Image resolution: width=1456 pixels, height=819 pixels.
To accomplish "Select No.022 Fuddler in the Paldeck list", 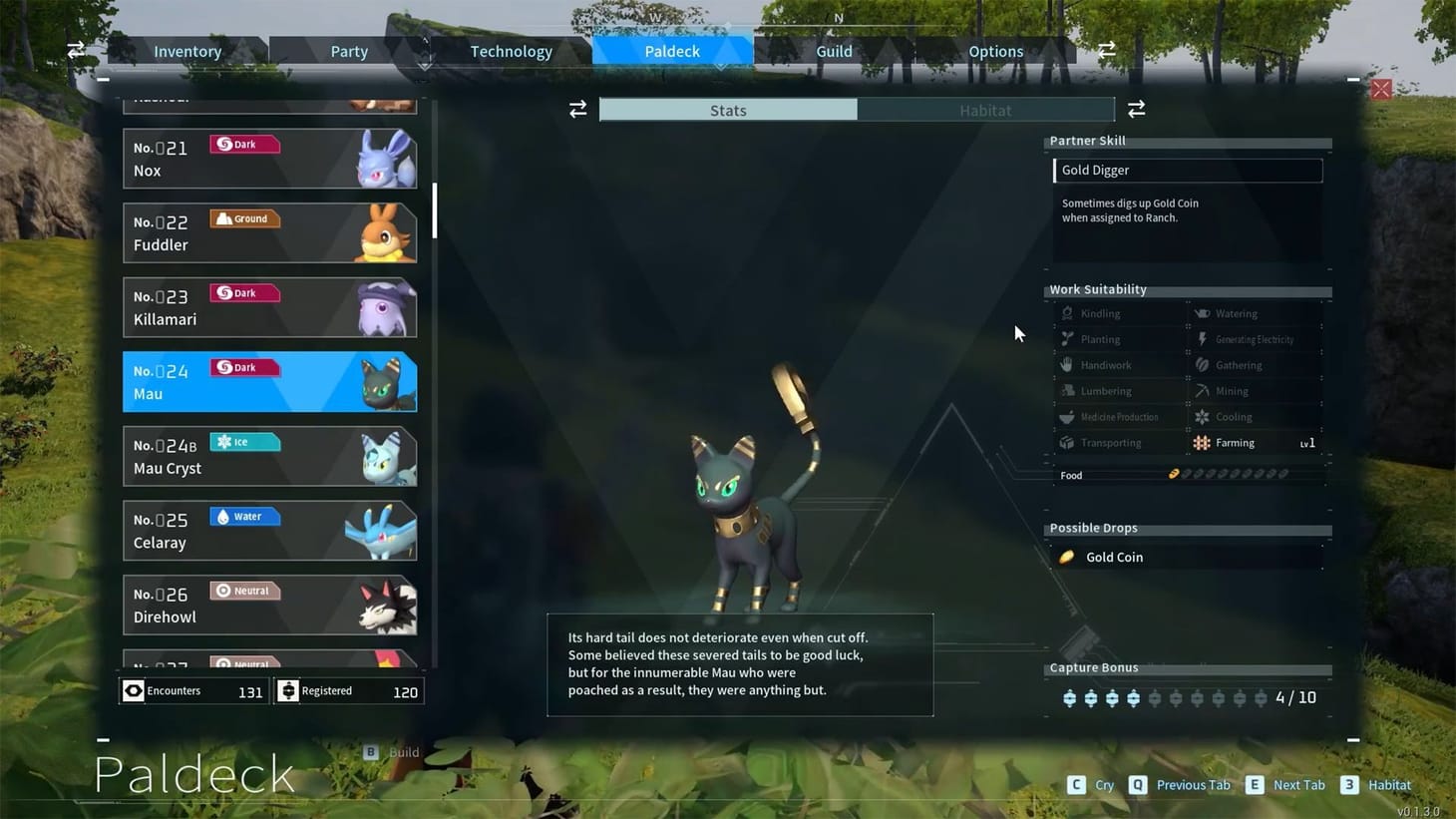I will pyautogui.click(x=269, y=232).
